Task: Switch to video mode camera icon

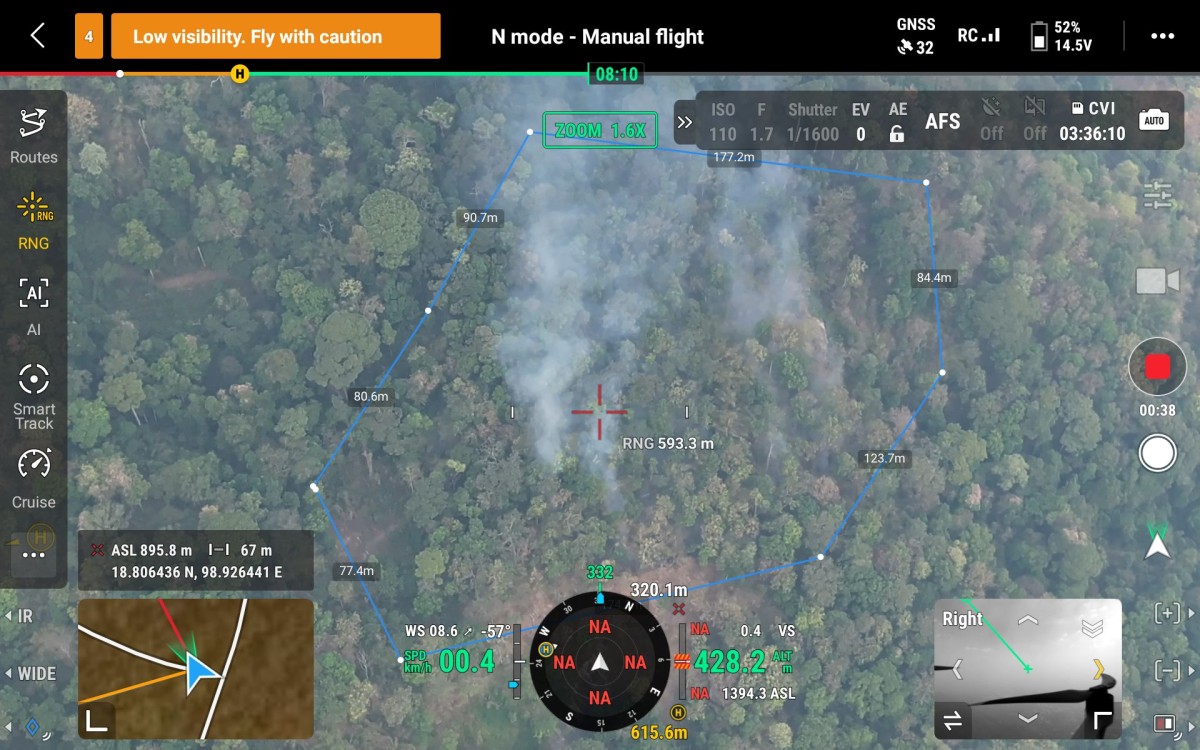Action: pos(1157,281)
